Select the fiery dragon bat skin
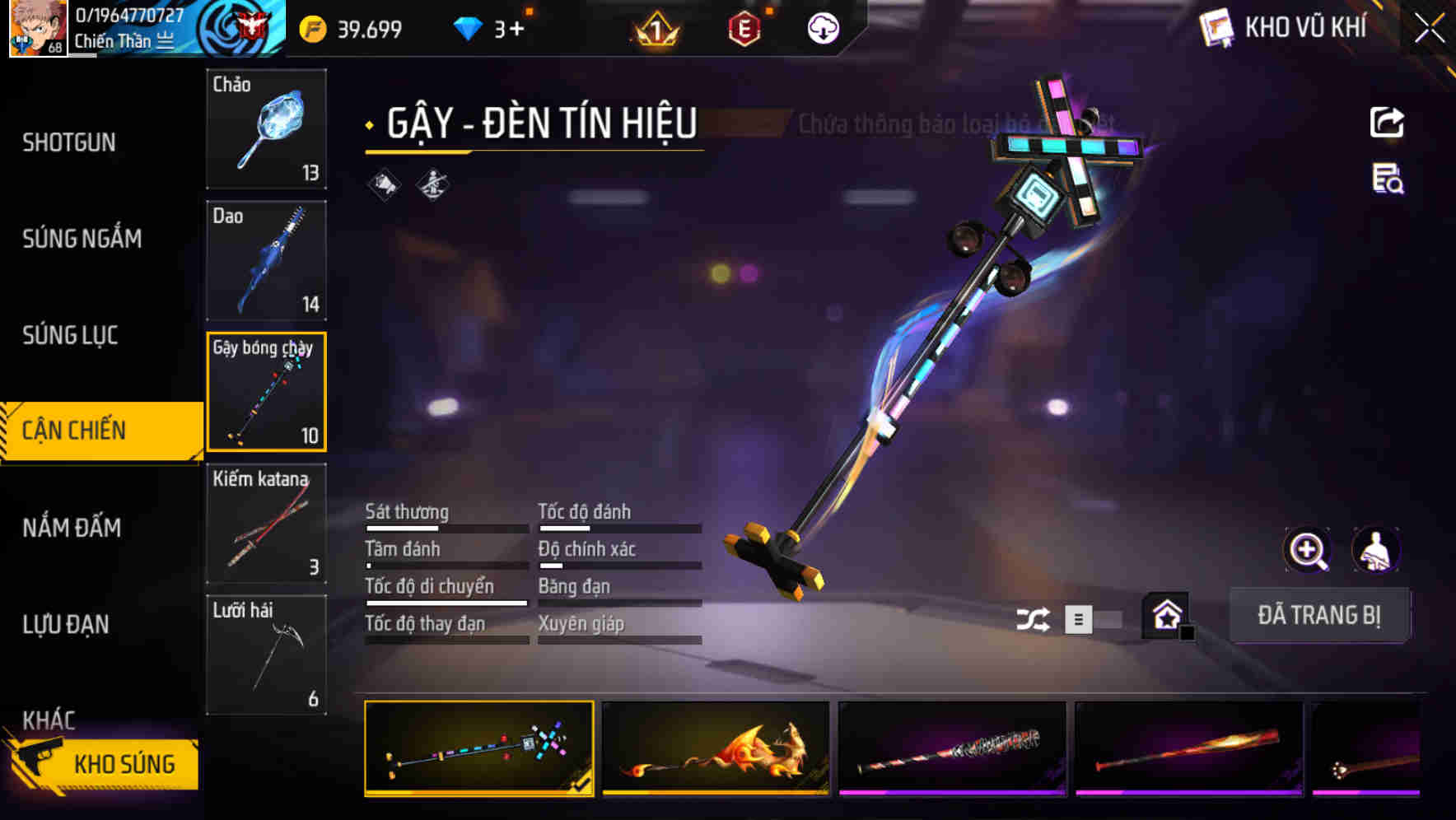 point(716,748)
